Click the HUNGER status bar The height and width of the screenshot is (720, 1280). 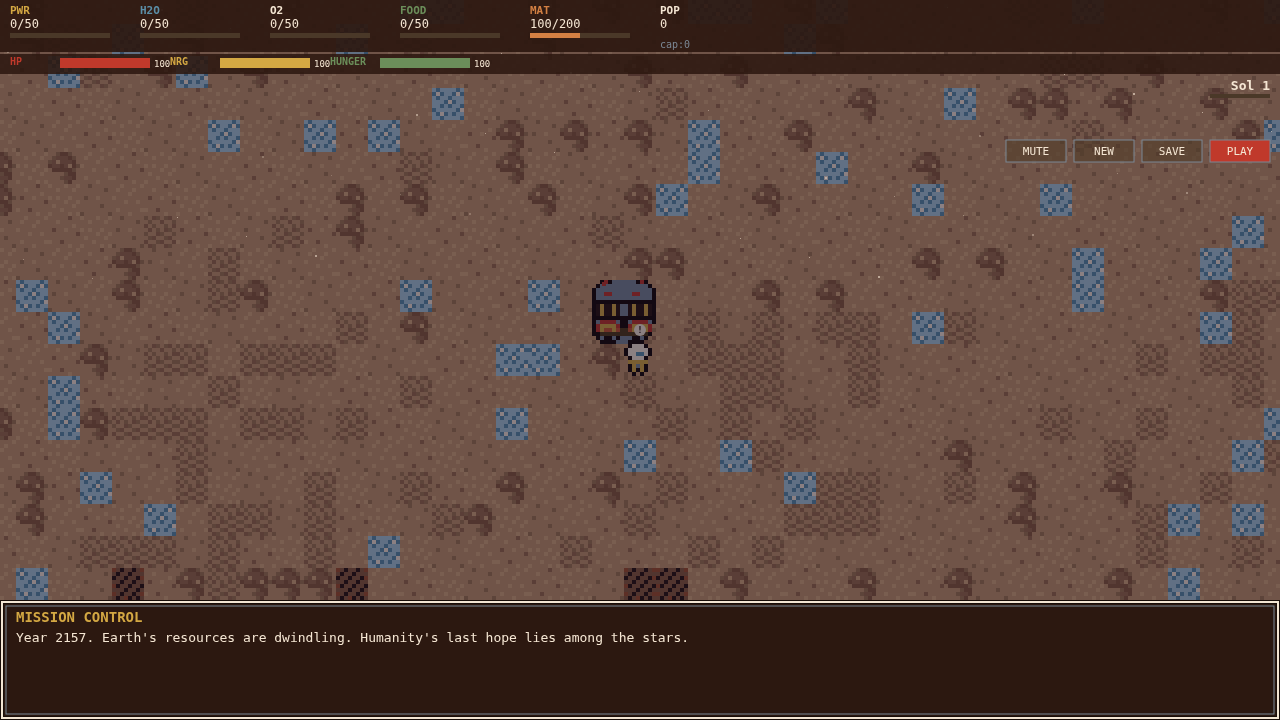[424, 63]
